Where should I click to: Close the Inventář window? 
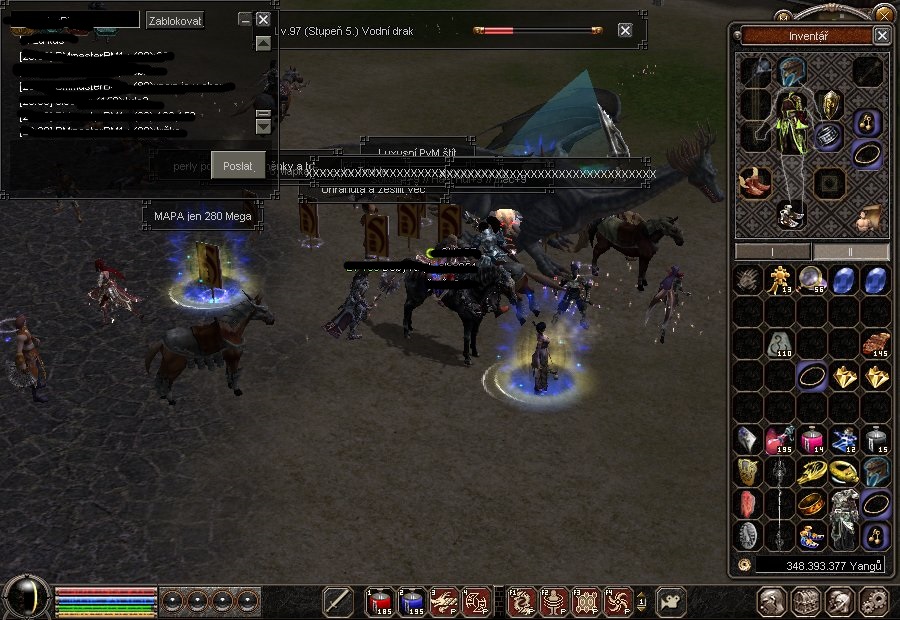(881, 35)
